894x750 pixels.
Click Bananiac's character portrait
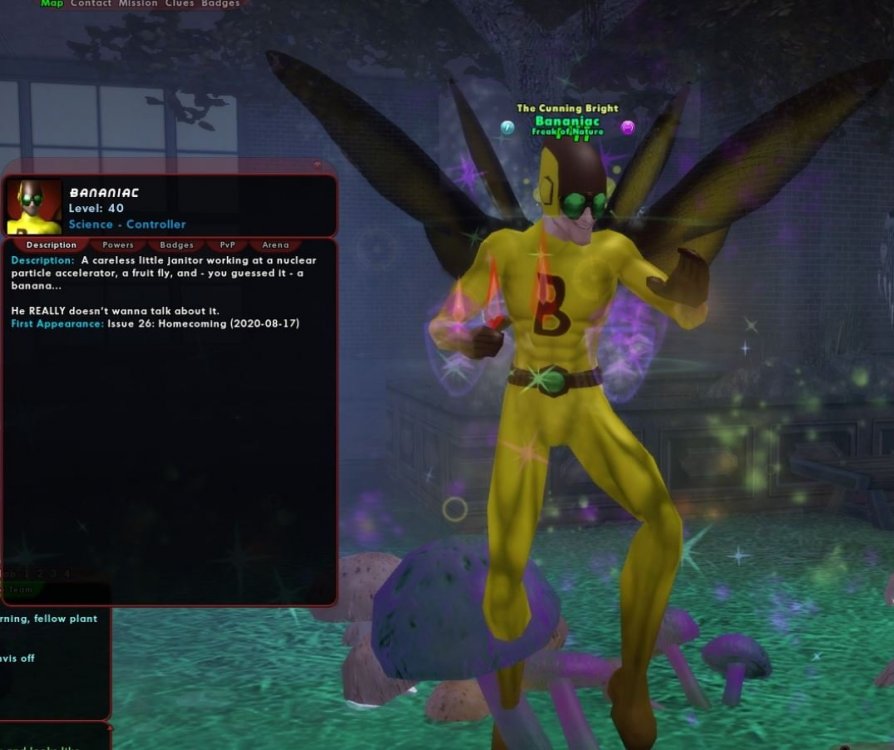(x=34, y=207)
